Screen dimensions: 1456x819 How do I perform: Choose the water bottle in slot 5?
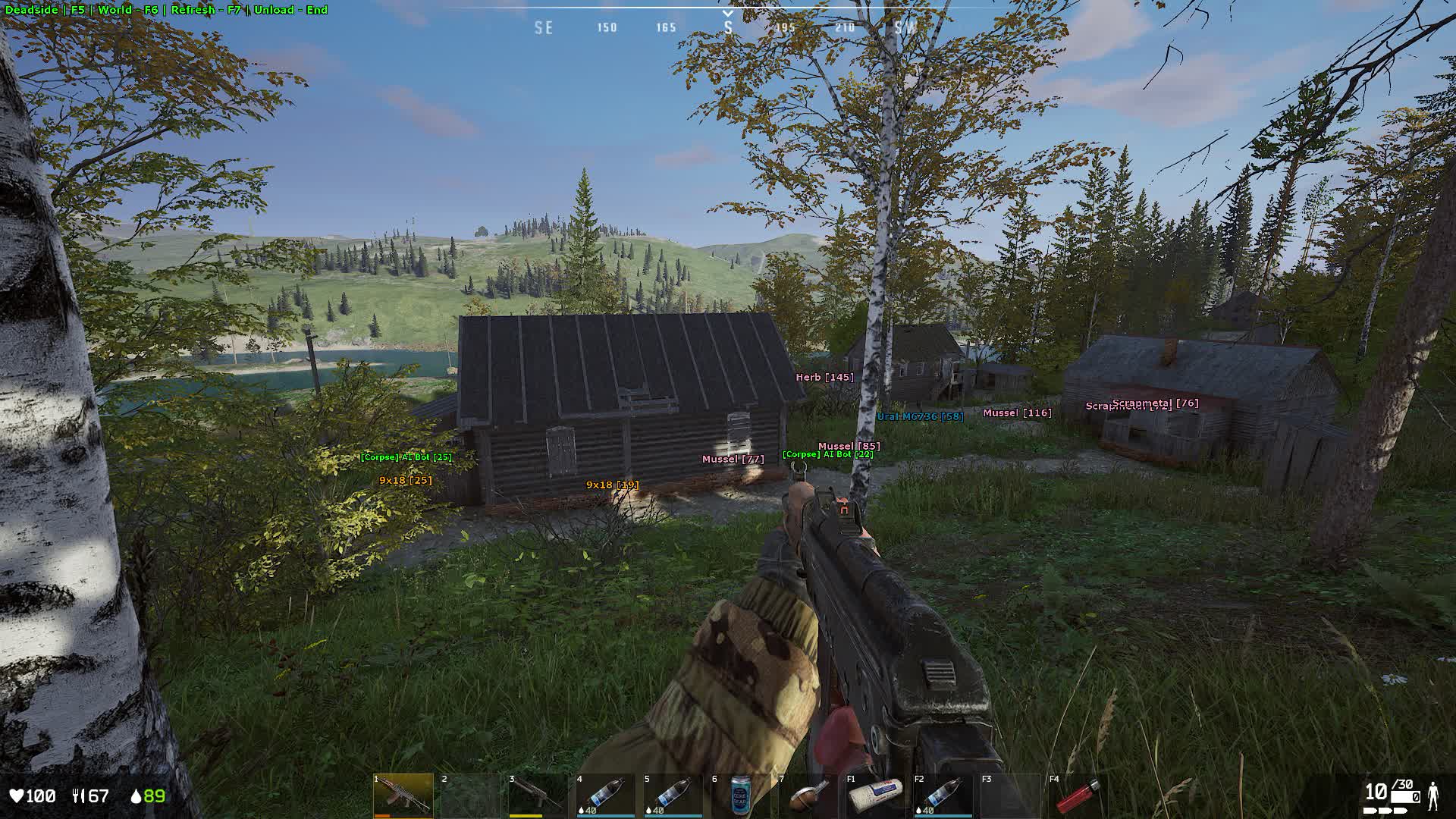(x=673, y=795)
